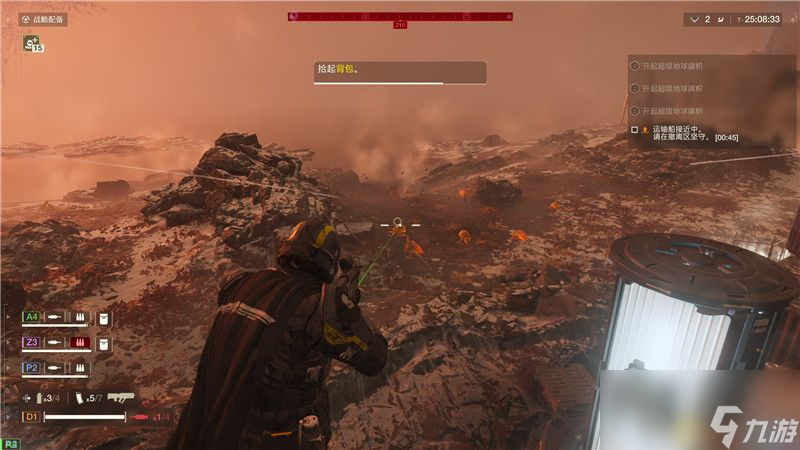
Task: Click the backpack icon in A4's row
Action: coord(104,318)
